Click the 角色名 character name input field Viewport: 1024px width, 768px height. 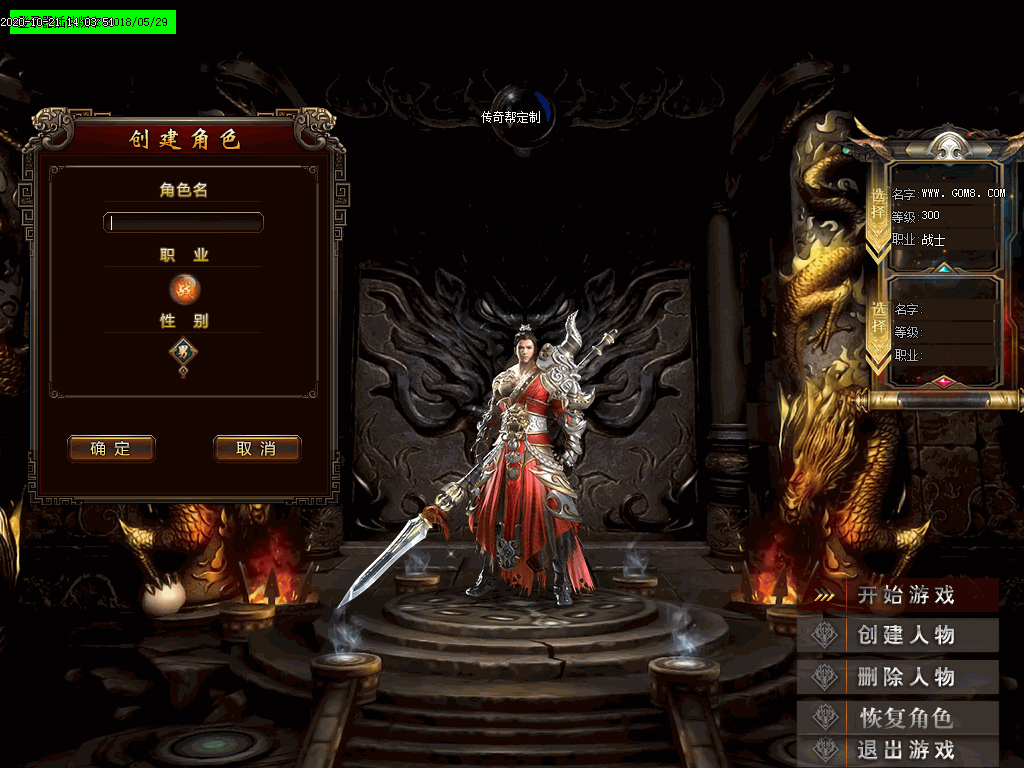pyautogui.click(x=183, y=222)
